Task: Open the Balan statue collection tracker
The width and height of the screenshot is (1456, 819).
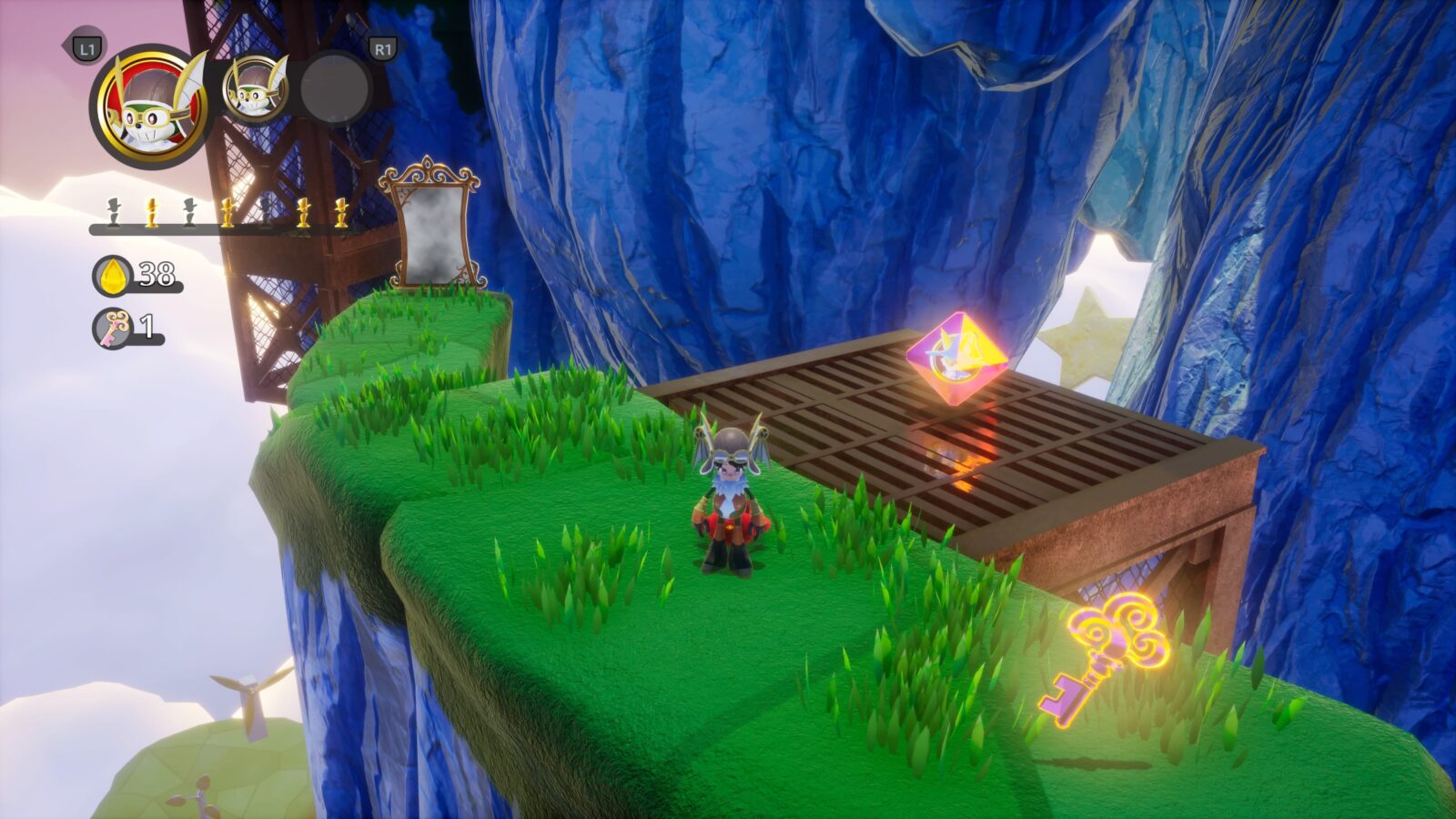Action: point(226,213)
